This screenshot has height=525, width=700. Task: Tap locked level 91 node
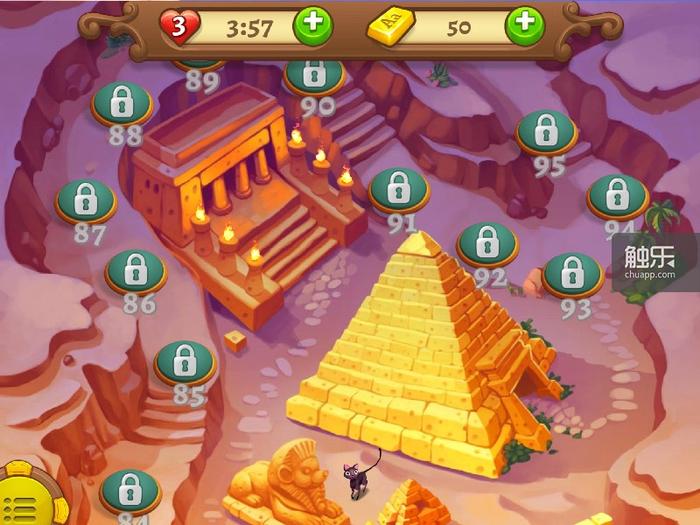[400, 189]
